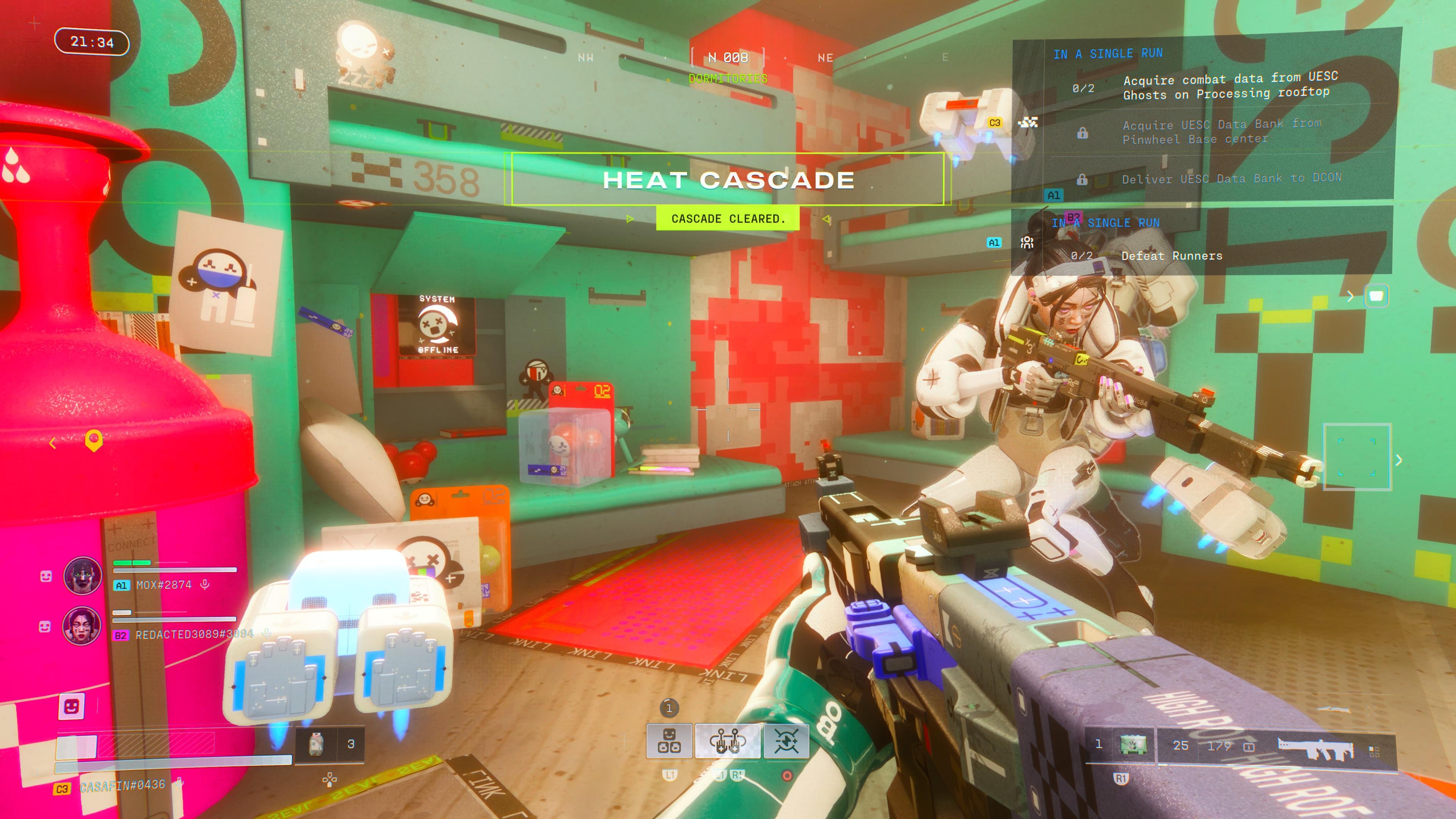Open the four-squares grid icon beside the rifle

click(1374, 751)
